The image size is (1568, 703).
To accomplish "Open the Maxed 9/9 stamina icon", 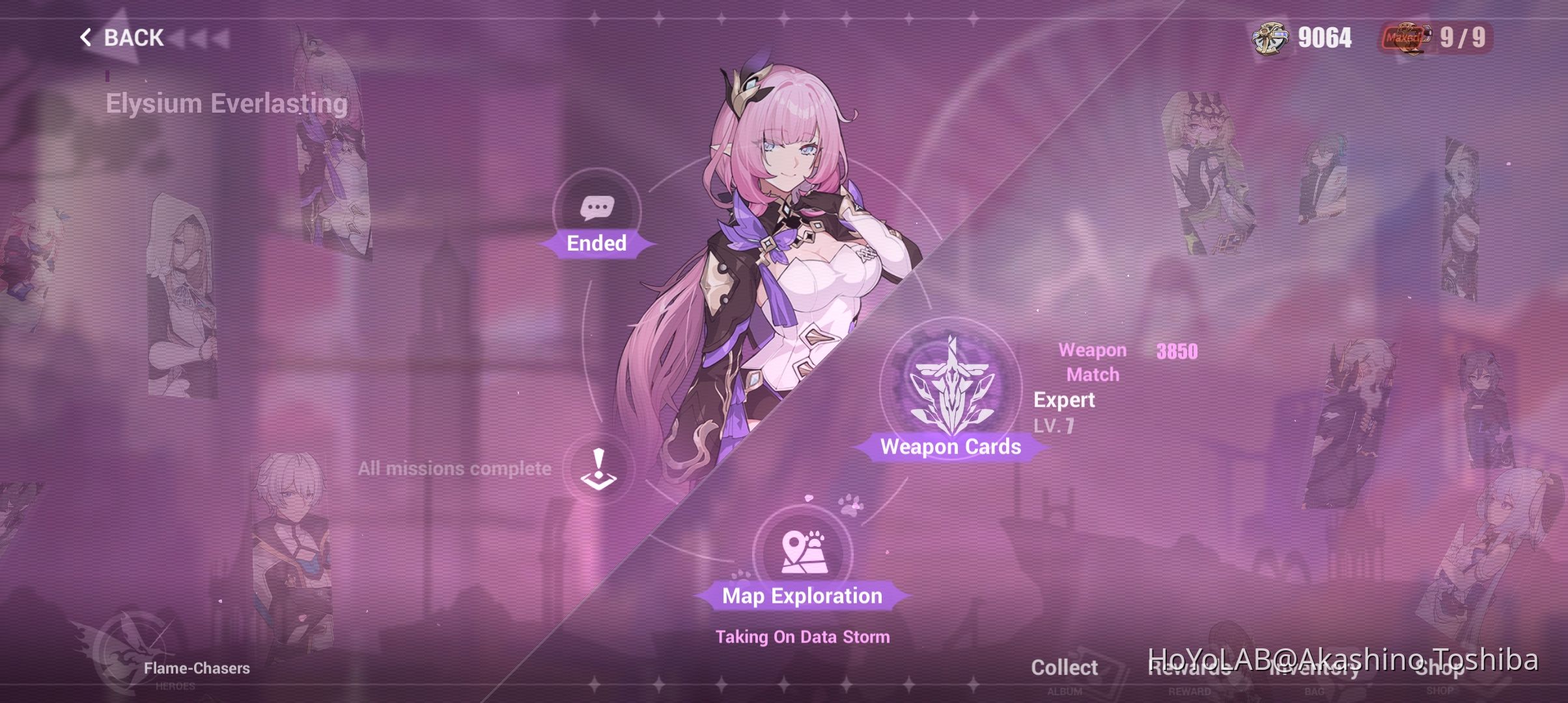I will pos(1407,38).
